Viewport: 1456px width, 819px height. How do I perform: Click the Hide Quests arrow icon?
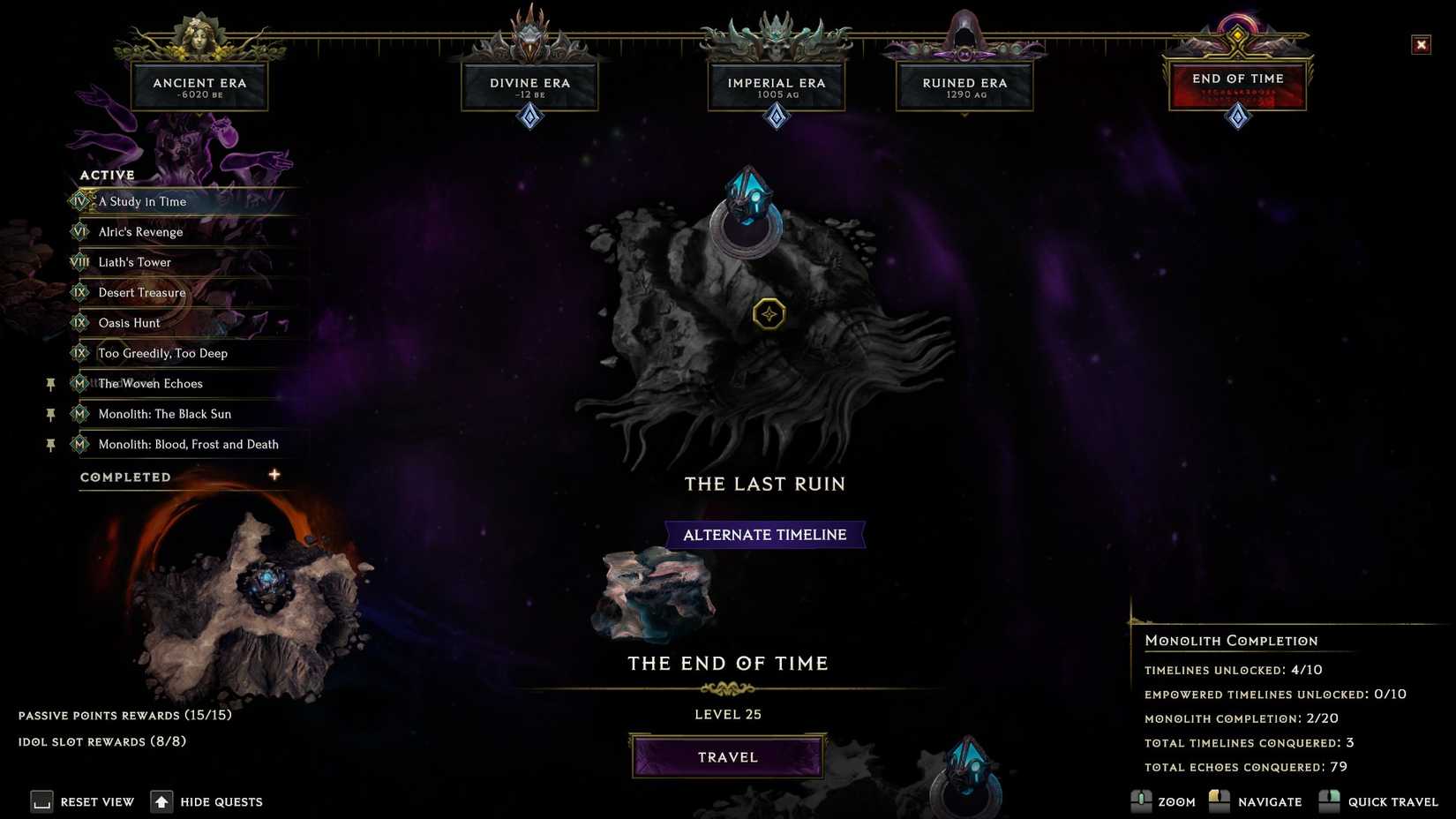click(x=161, y=801)
